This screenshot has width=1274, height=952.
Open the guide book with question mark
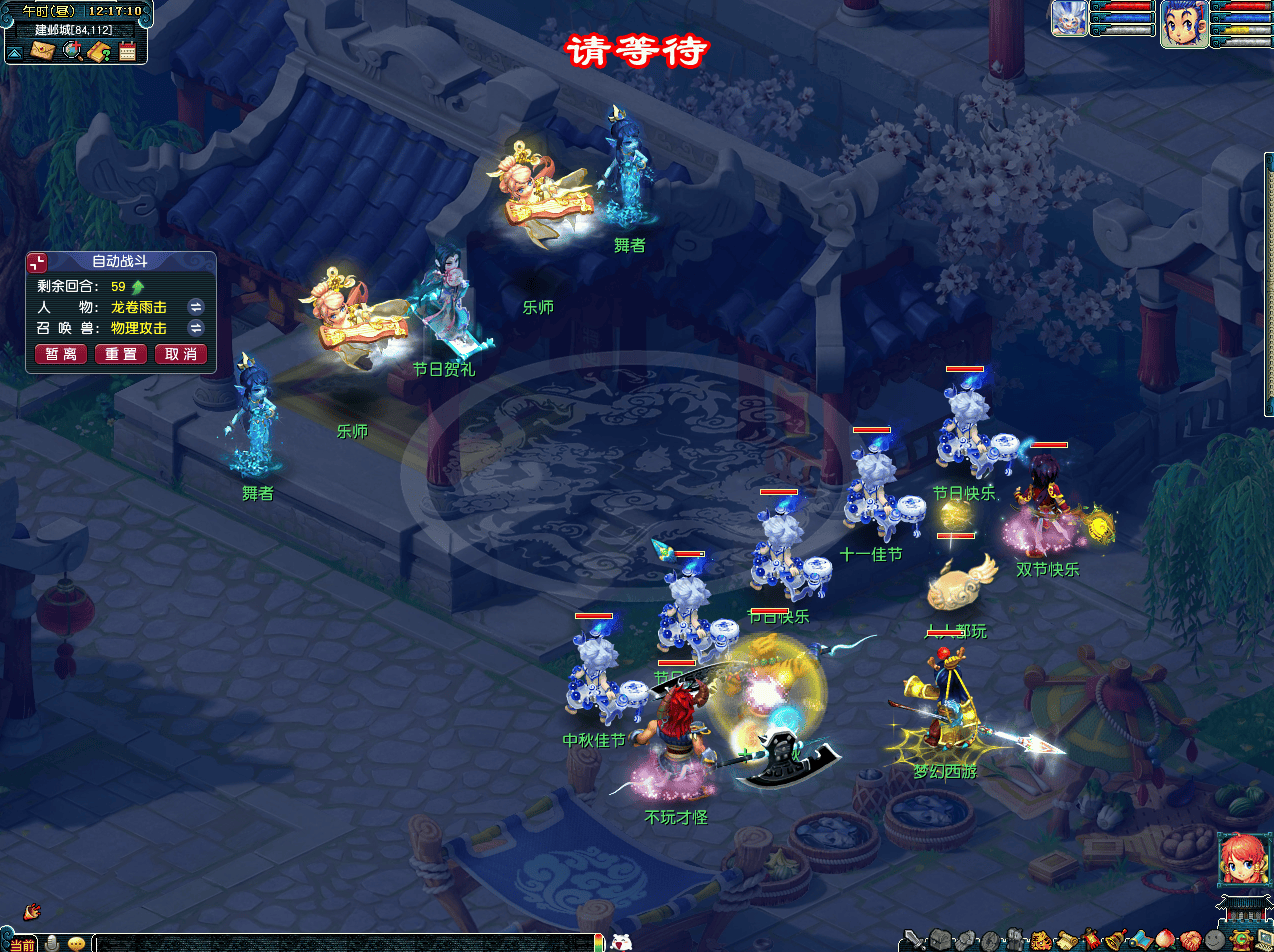[99, 51]
